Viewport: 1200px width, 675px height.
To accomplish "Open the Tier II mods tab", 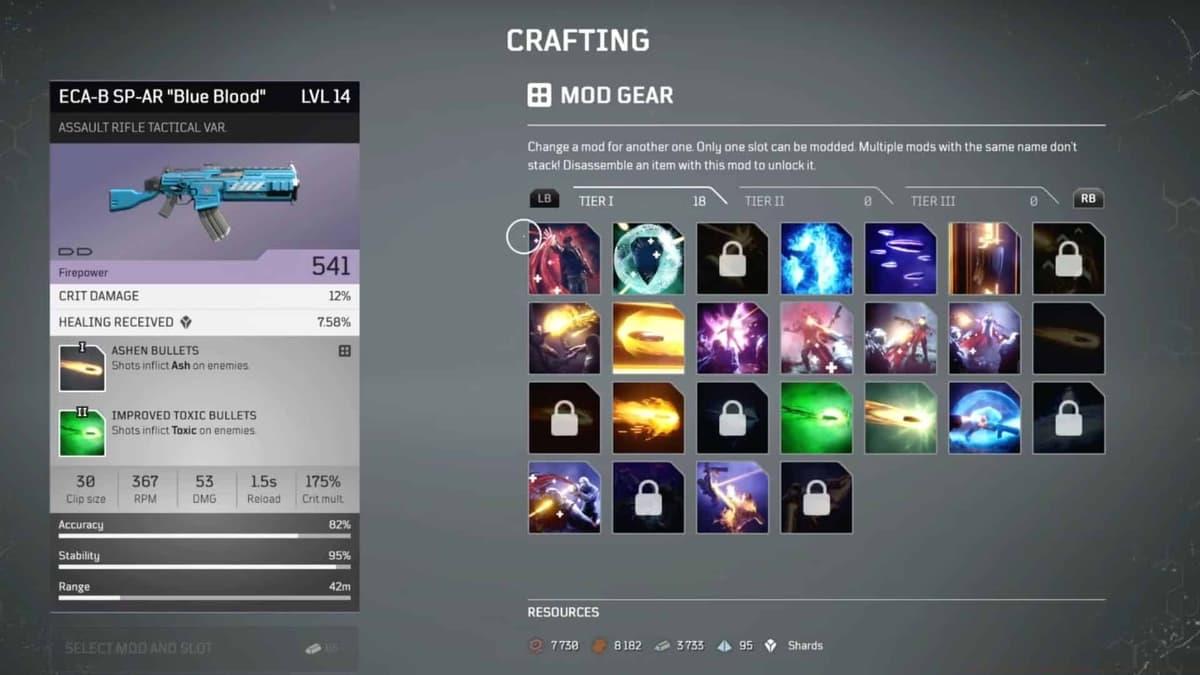I will coord(806,201).
